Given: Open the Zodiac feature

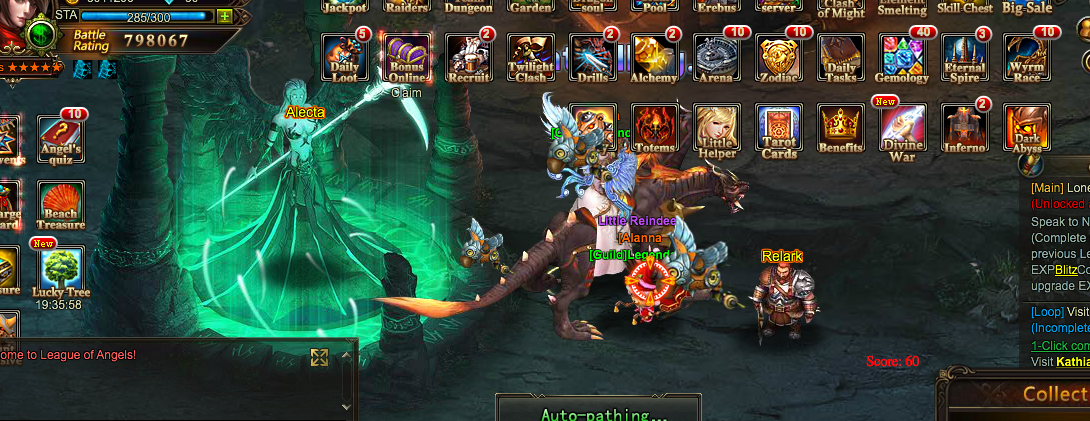Looking at the screenshot, I should coord(778,58).
